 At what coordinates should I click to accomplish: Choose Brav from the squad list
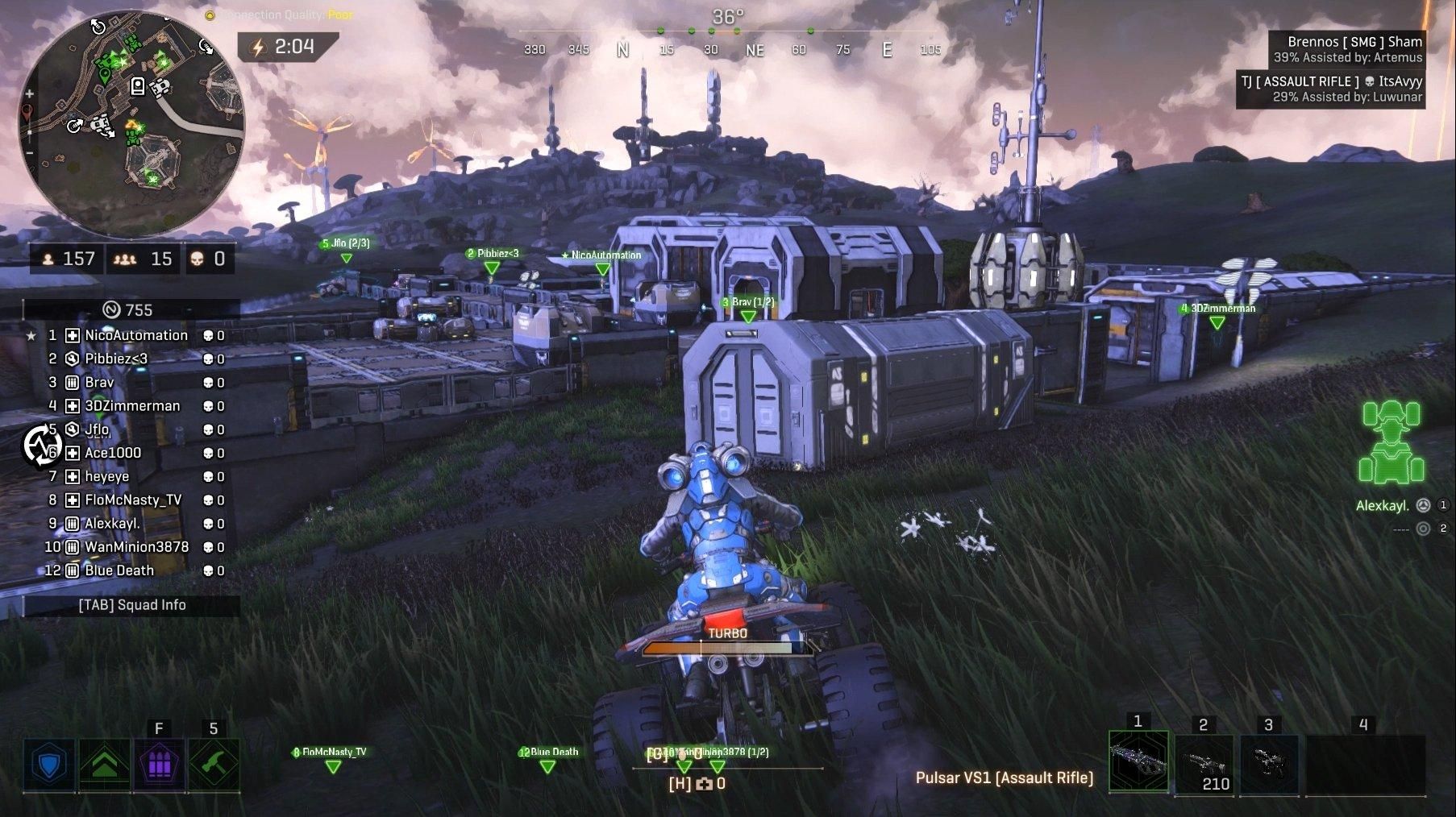(x=99, y=382)
